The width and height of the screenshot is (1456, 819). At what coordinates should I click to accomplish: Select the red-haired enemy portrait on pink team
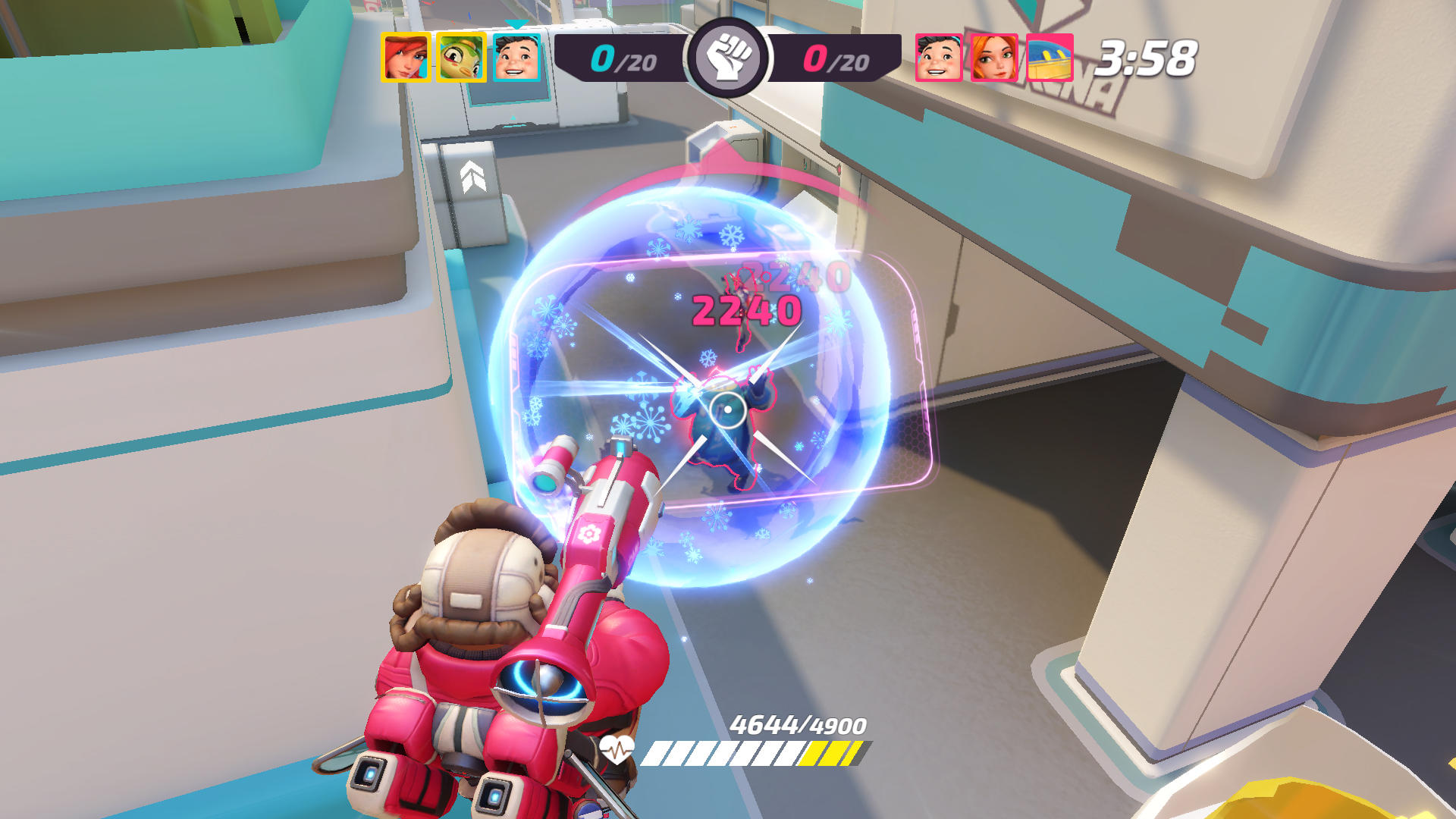point(993,55)
